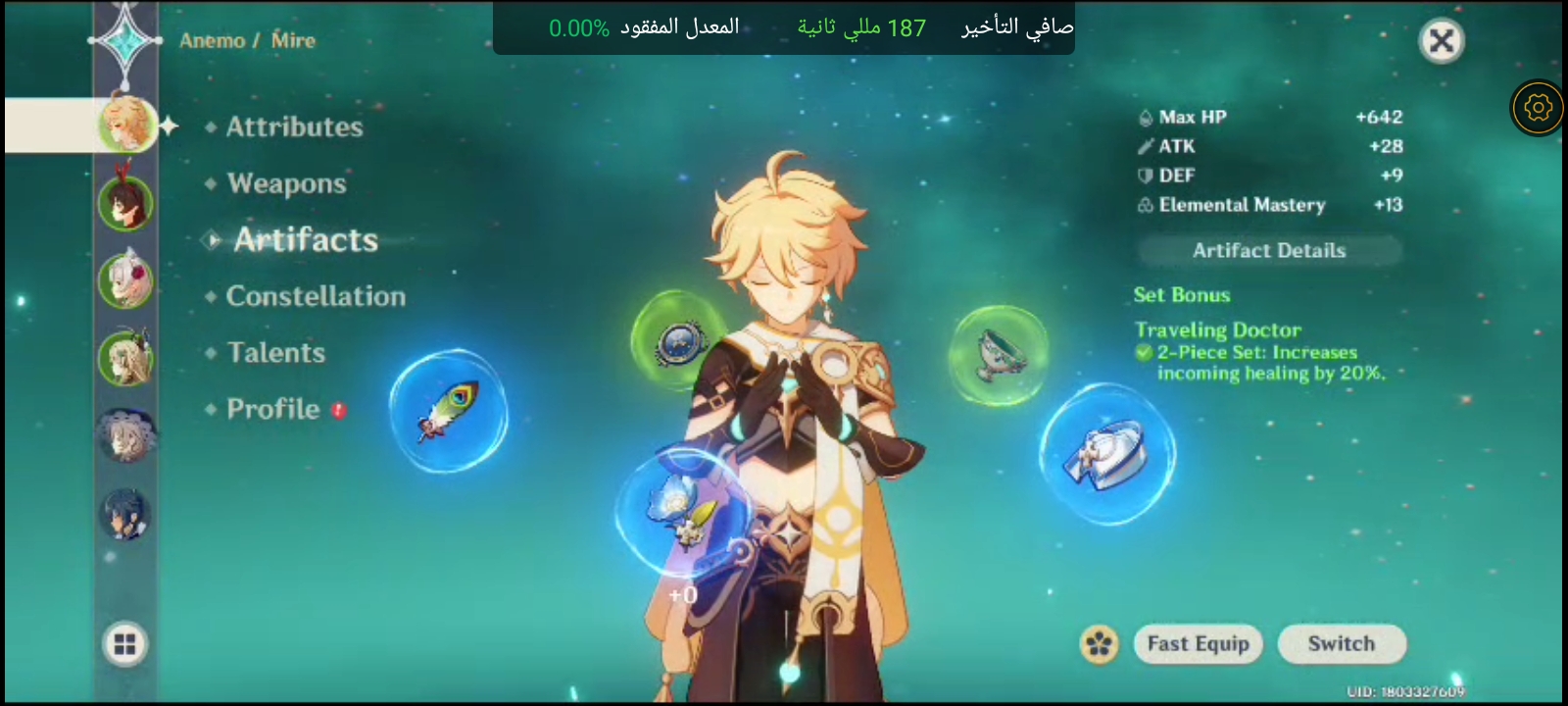Image resolution: width=1568 pixels, height=706 pixels.
Task: Select the timepiece artifact near the character's head
Action: click(x=681, y=343)
